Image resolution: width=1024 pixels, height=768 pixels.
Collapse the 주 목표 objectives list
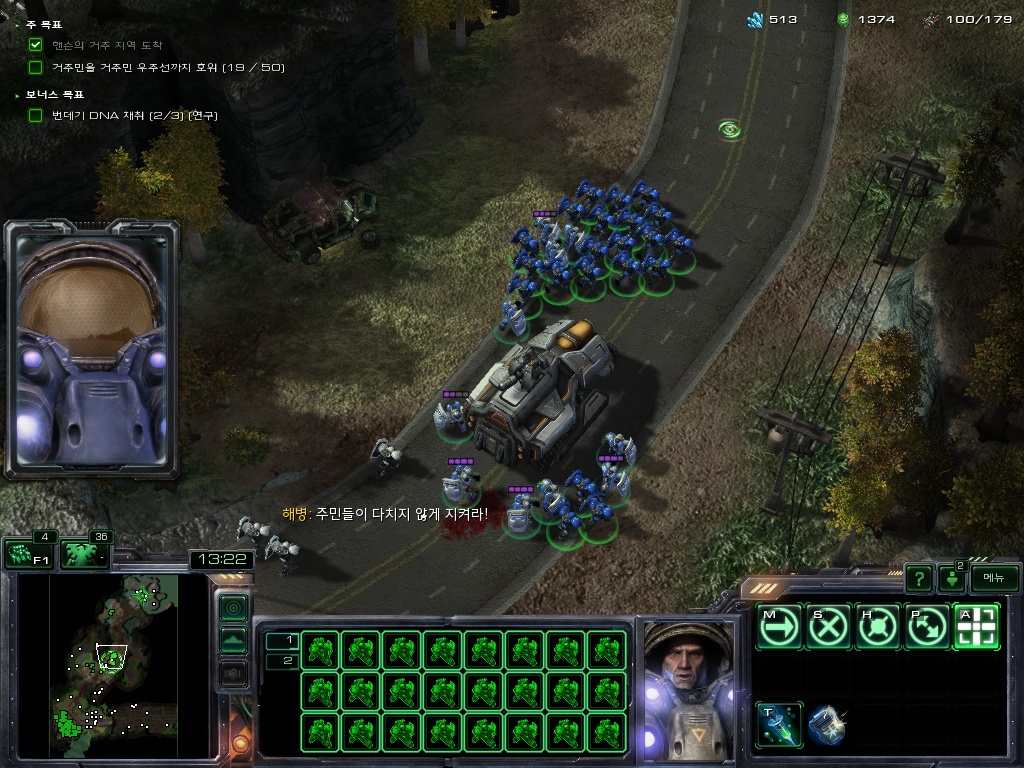(18, 24)
